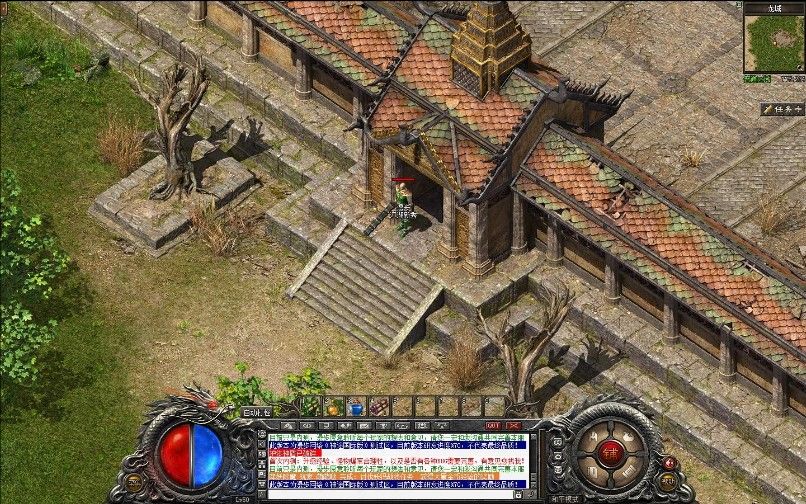Screen dimensions: 806x504
Task: Open the minimap in the corner
Action: (x=773, y=43)
